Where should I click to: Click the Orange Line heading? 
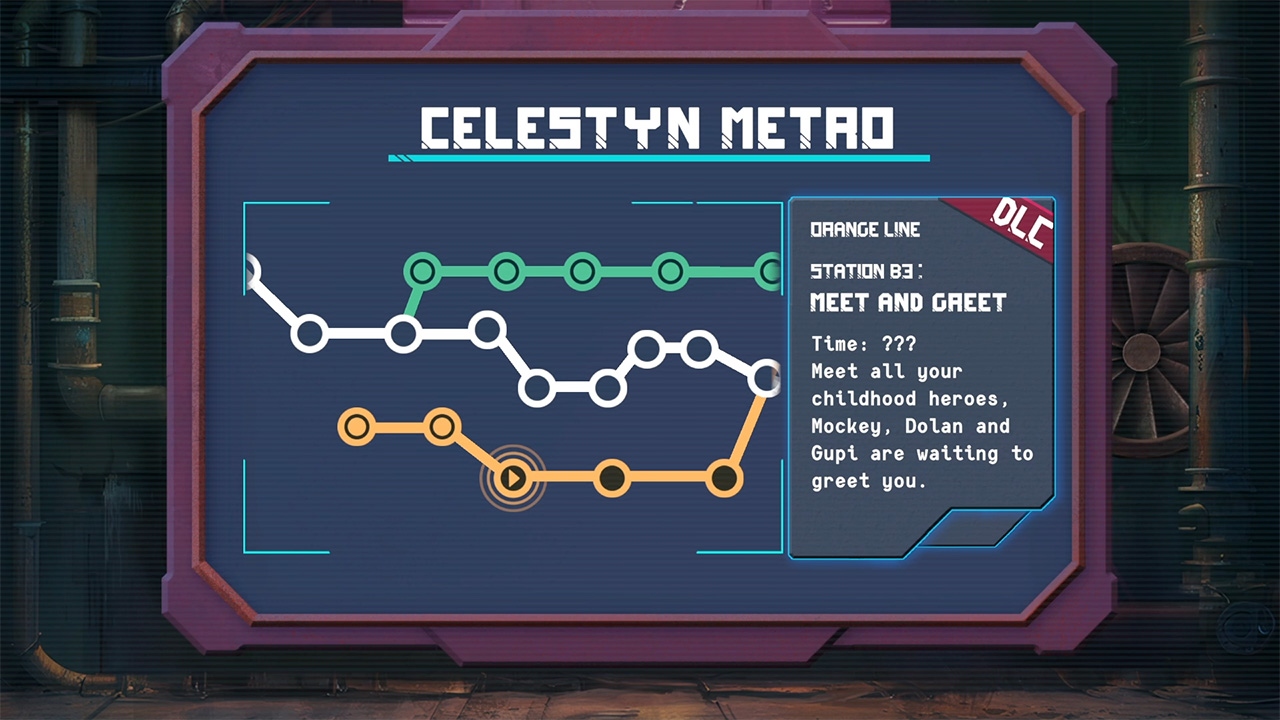(866, 229)
